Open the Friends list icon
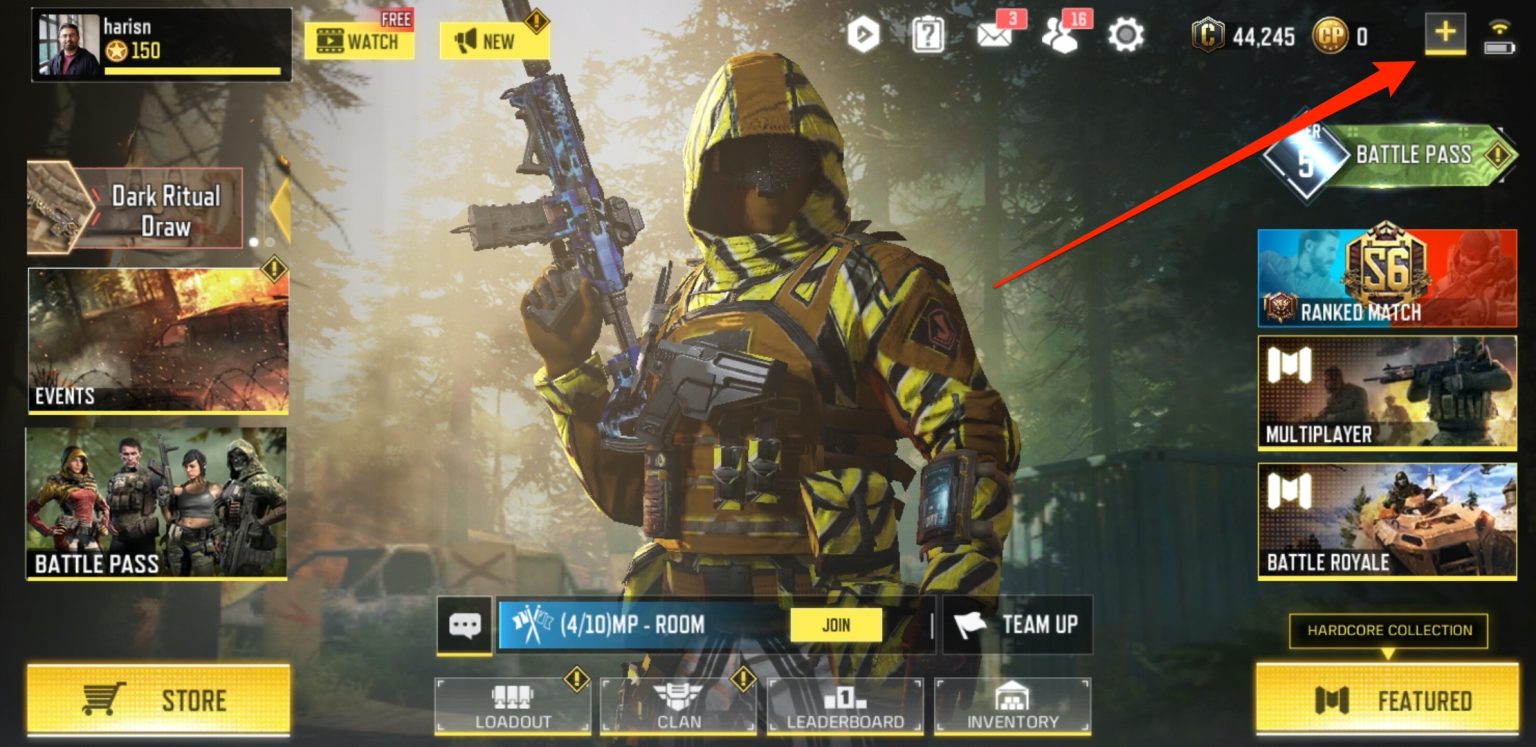Image resolution: width=1536 pixels, height=747 pixels. pyautogui.click(x=1061, y=33)
